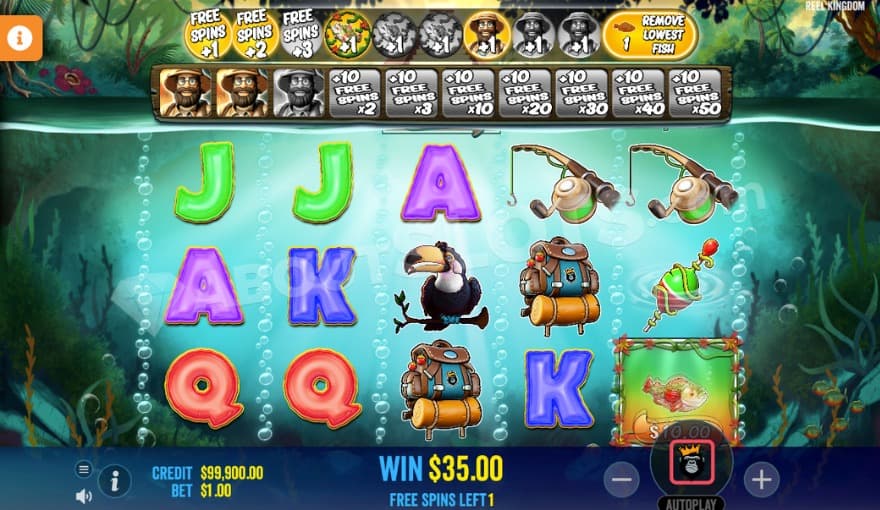The image size is (880, 510).
Task: Open the hamburger settings menu
Action: coord(84,469)
